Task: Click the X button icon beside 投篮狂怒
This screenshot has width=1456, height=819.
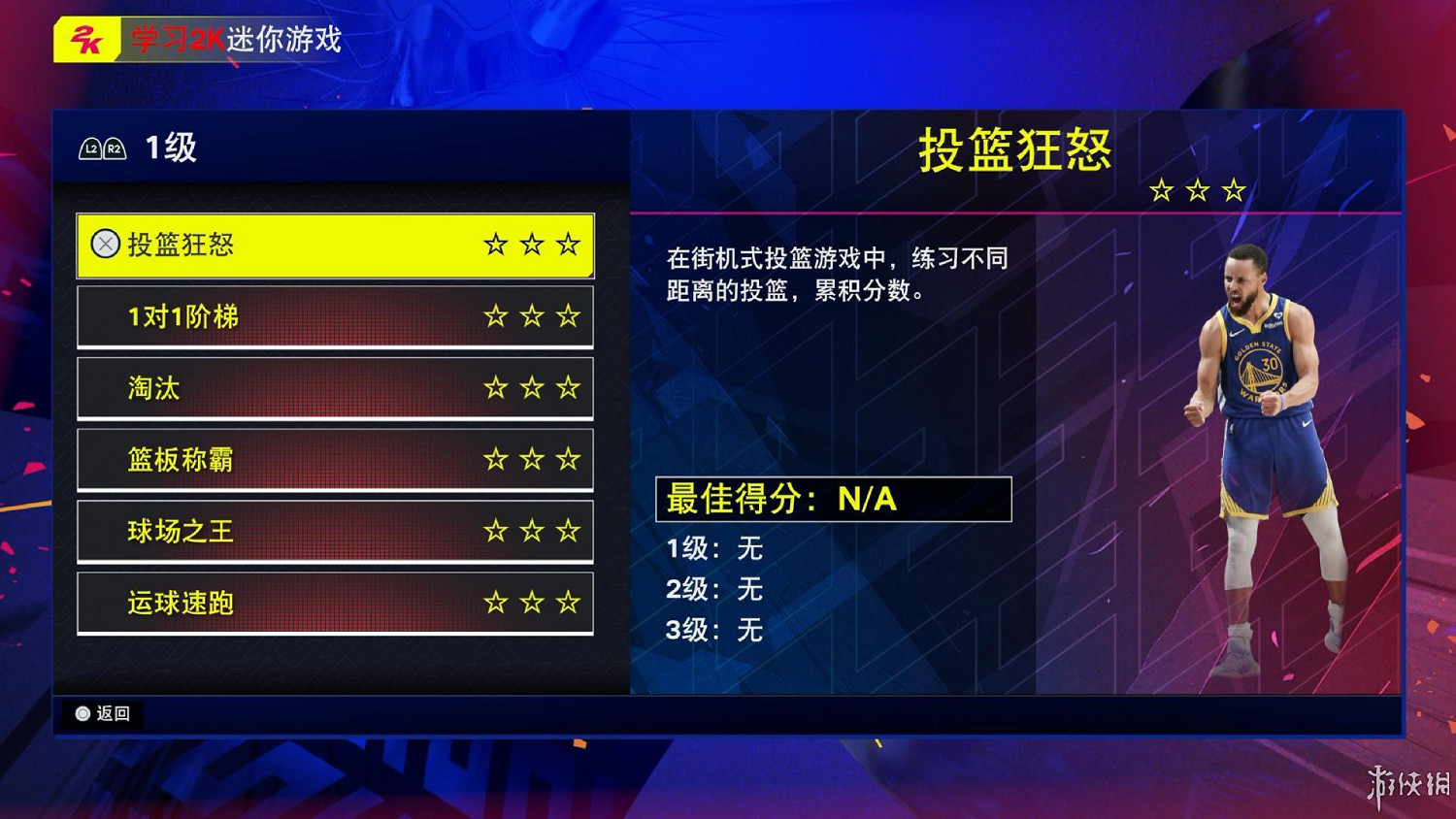Action: tap(105, 245)
